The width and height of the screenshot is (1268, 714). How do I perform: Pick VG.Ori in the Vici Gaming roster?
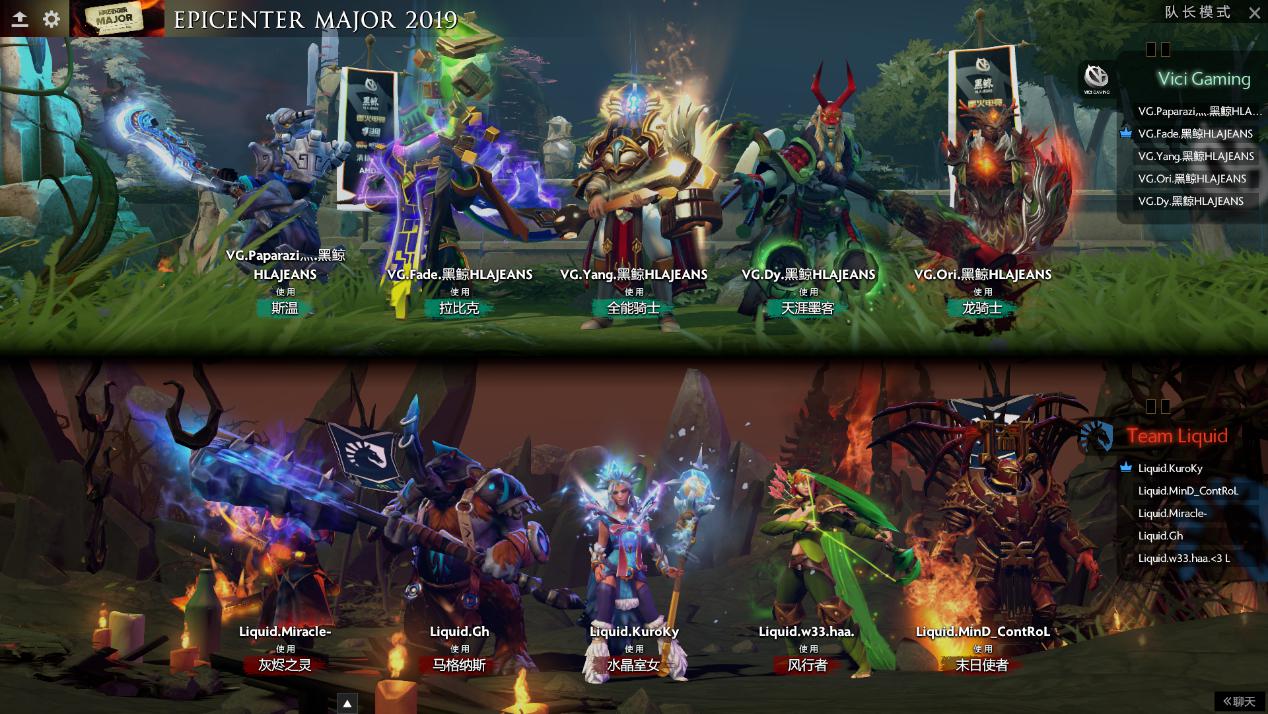[x=1191, y=179]
